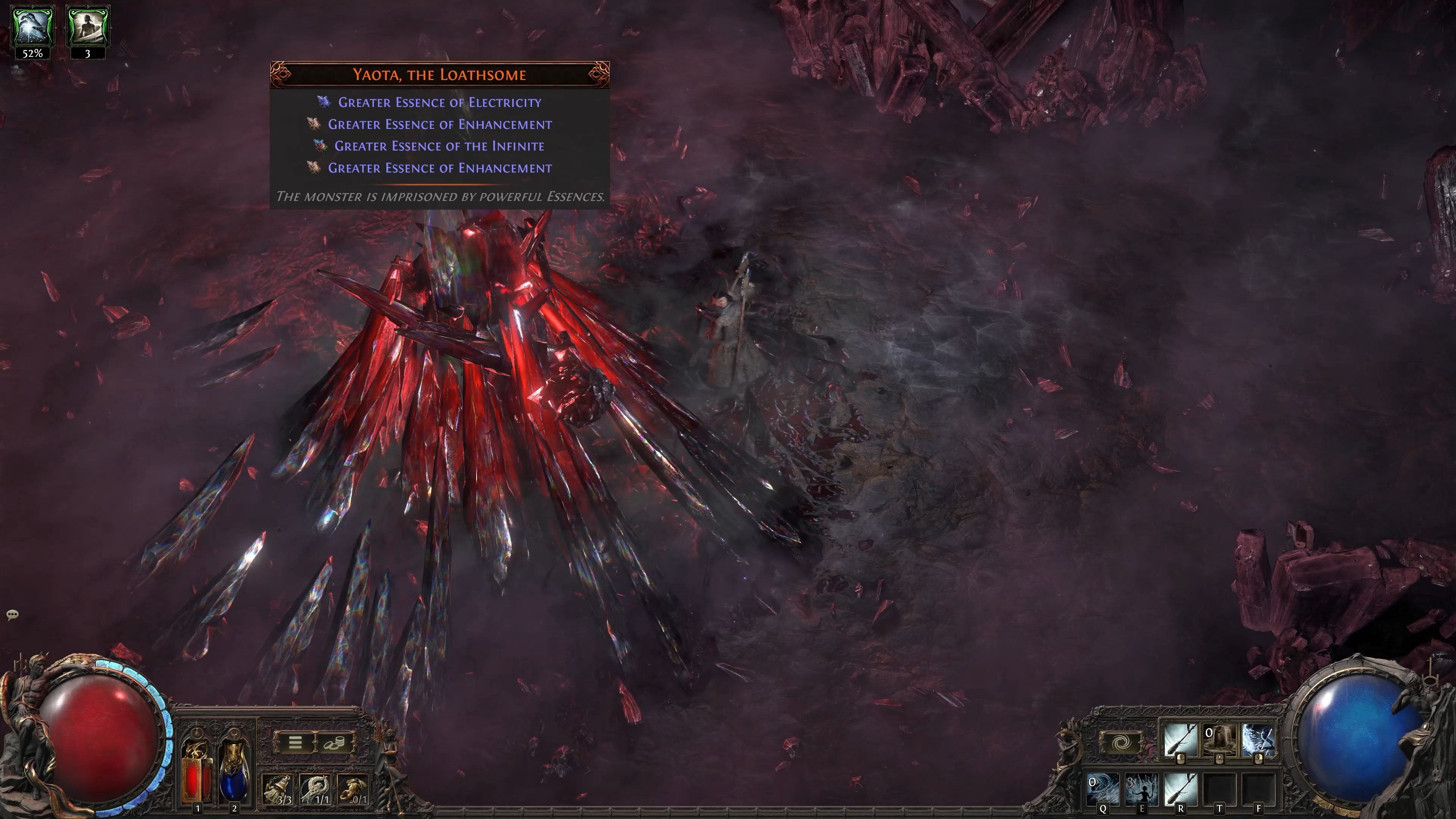Activate the staff strike skill bound to left mouse

1181,741
